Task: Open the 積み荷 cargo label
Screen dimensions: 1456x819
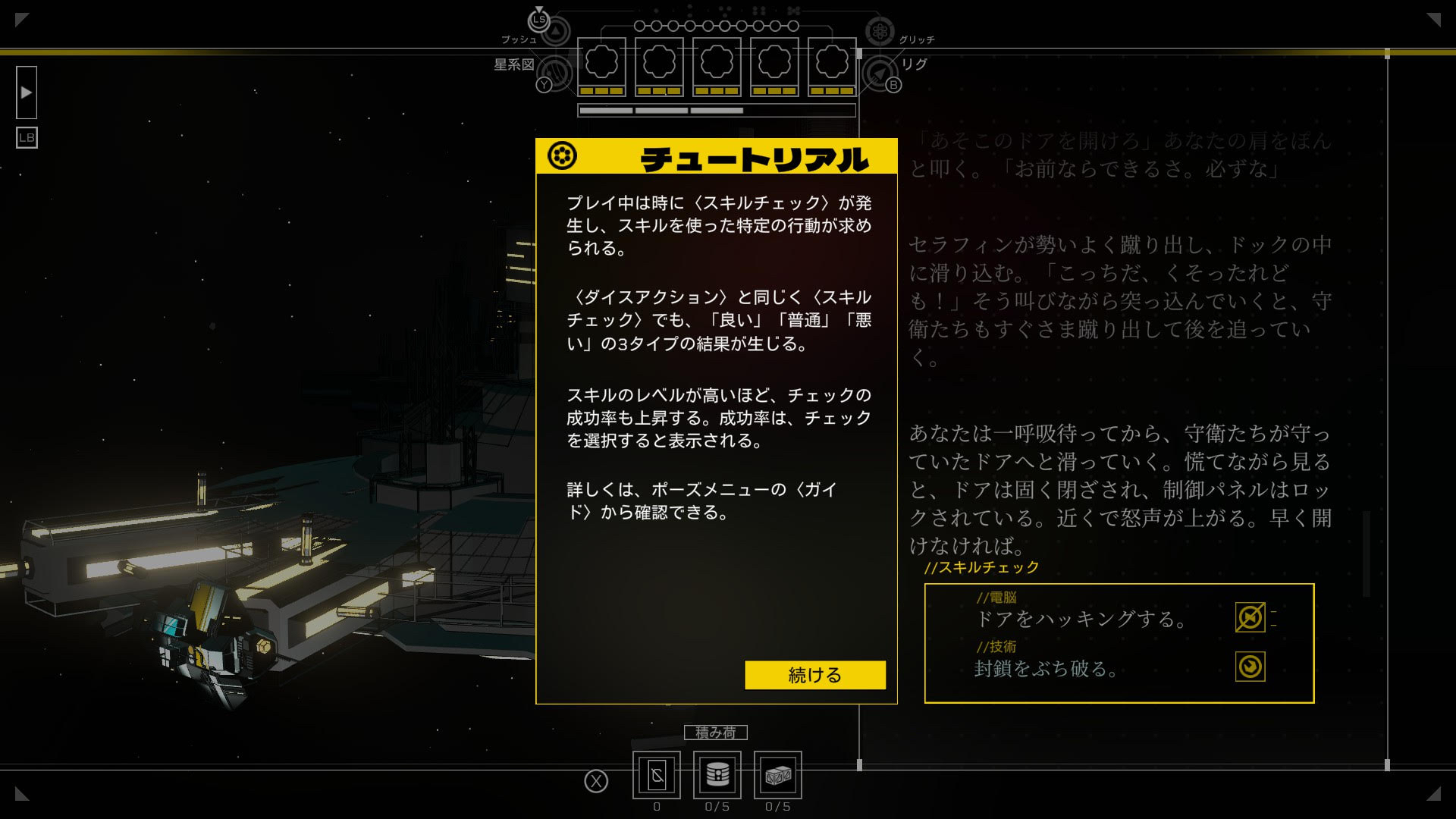Action: (715, 733)
